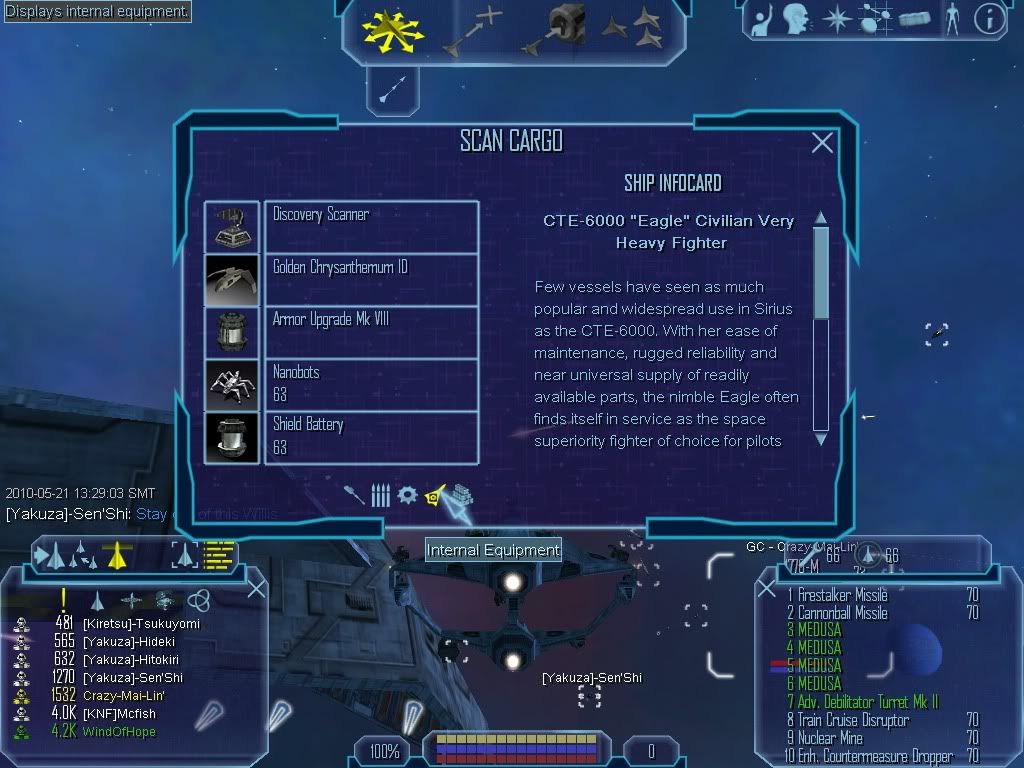Close the contact list panel
This screenshot has height=768, width=1024.
256,589
